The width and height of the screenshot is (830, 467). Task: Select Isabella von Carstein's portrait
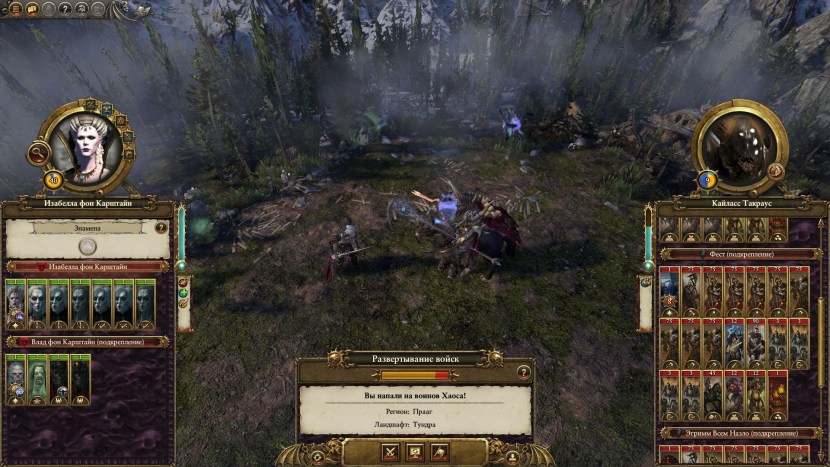tap(85, 146)
